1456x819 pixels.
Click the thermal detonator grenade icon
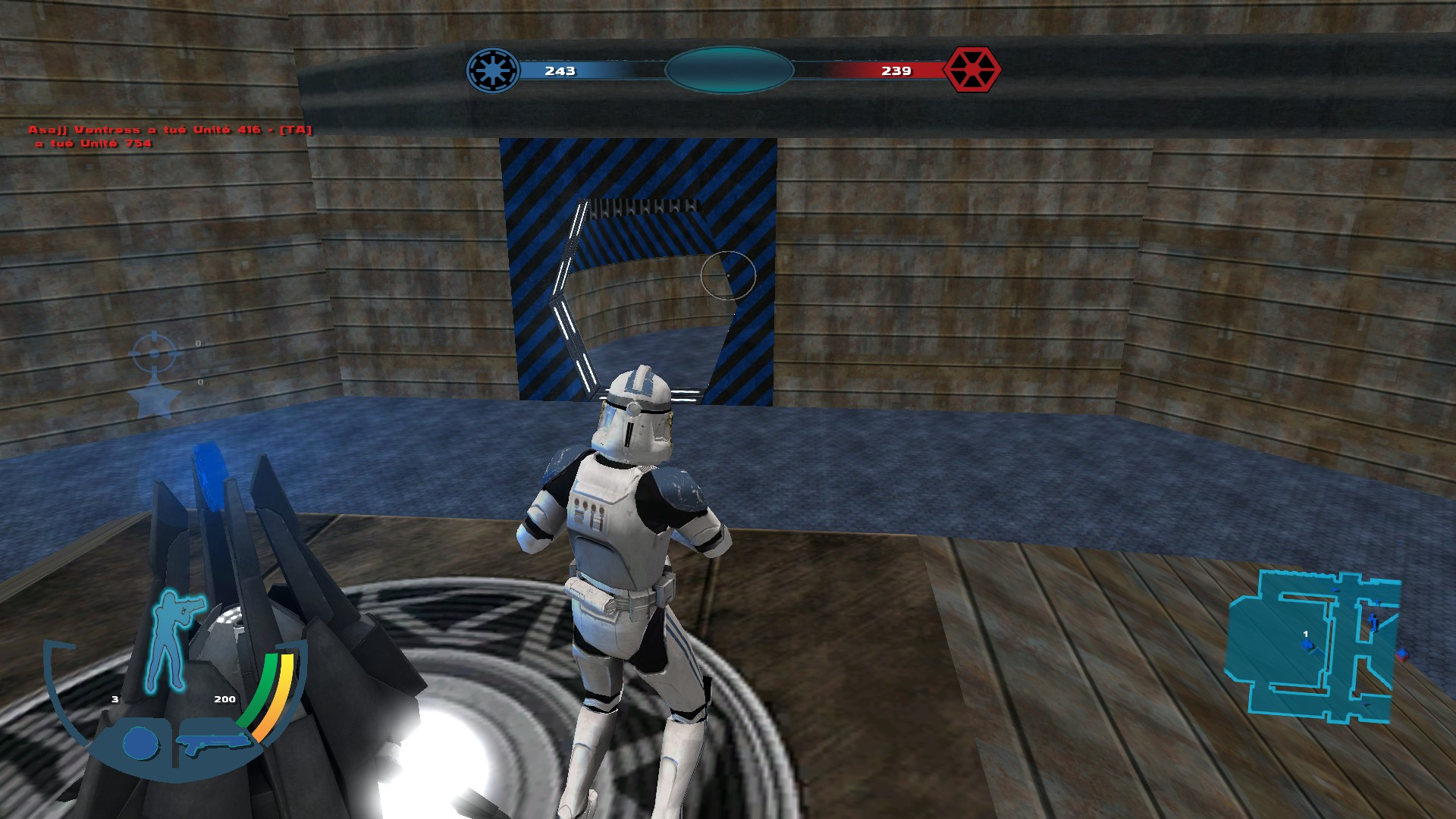[x=140, y=743]
